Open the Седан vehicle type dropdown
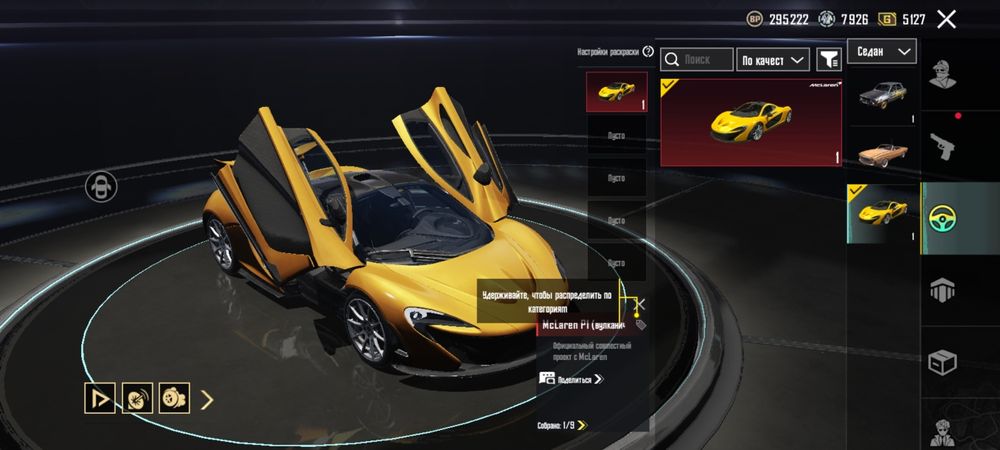 pyautogui.click(x=881, y=51)
